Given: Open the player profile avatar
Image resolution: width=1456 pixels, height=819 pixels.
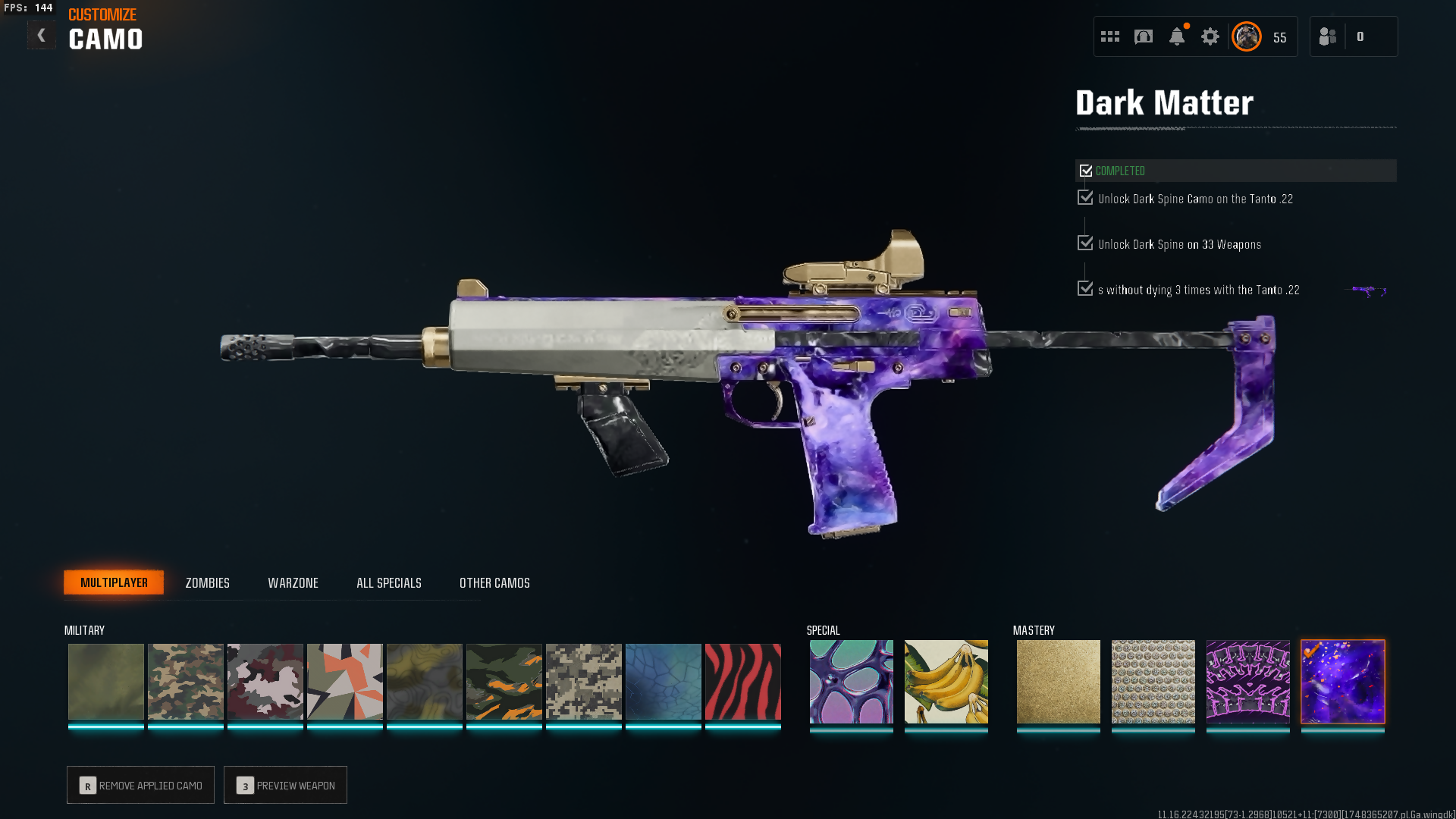Looking at the screenshot, I should pos(1246,36).
